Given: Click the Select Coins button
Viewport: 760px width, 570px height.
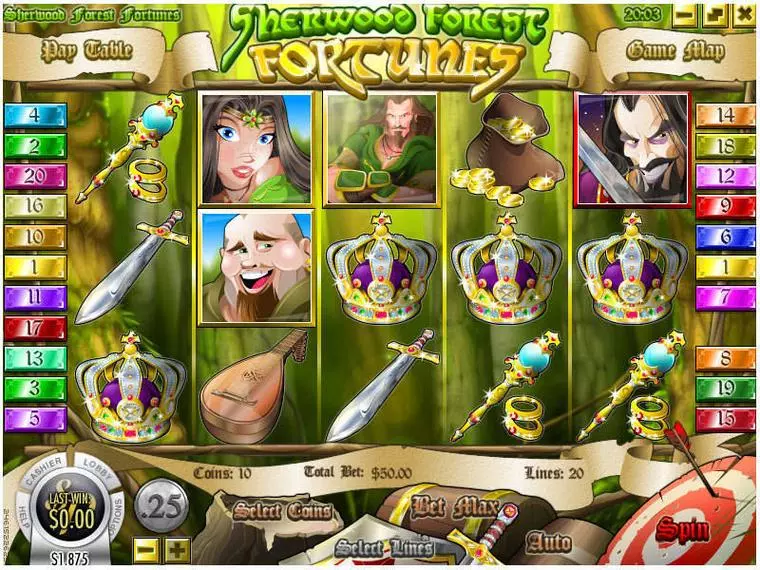Looking at the screenshot, I should click(283, 512).
